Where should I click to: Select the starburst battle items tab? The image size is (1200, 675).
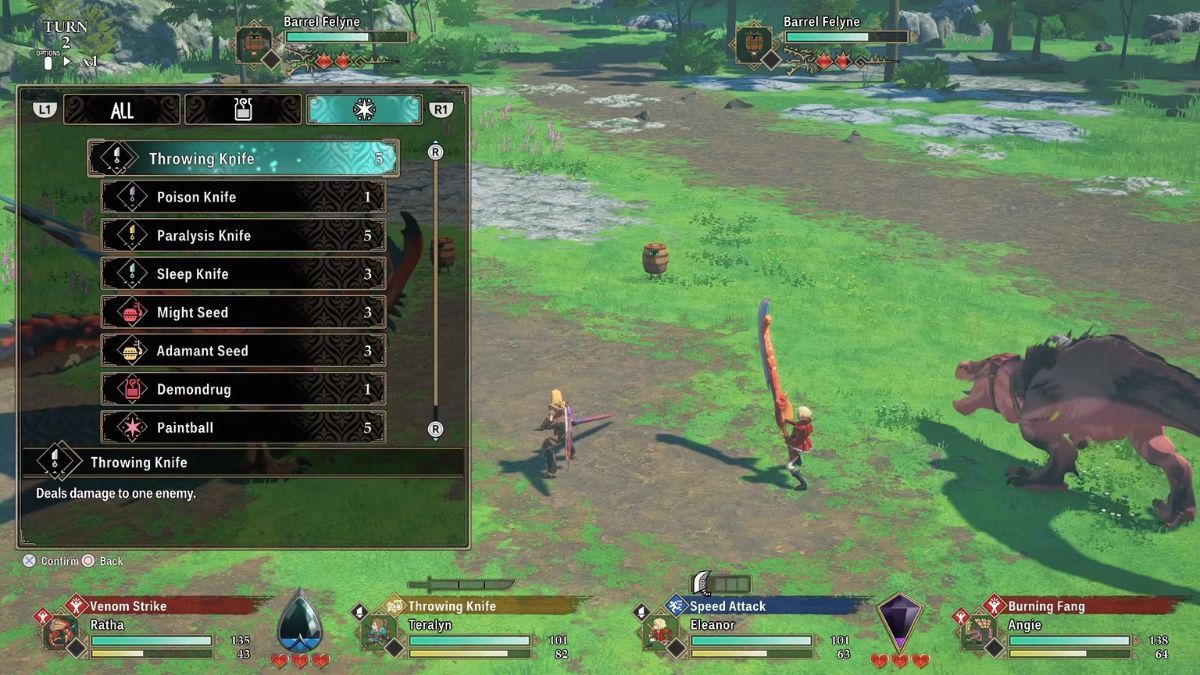click(363, 110)
